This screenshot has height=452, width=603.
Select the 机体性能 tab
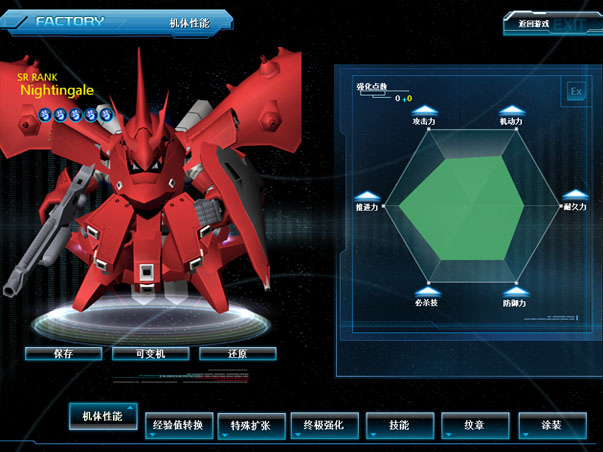103,415
